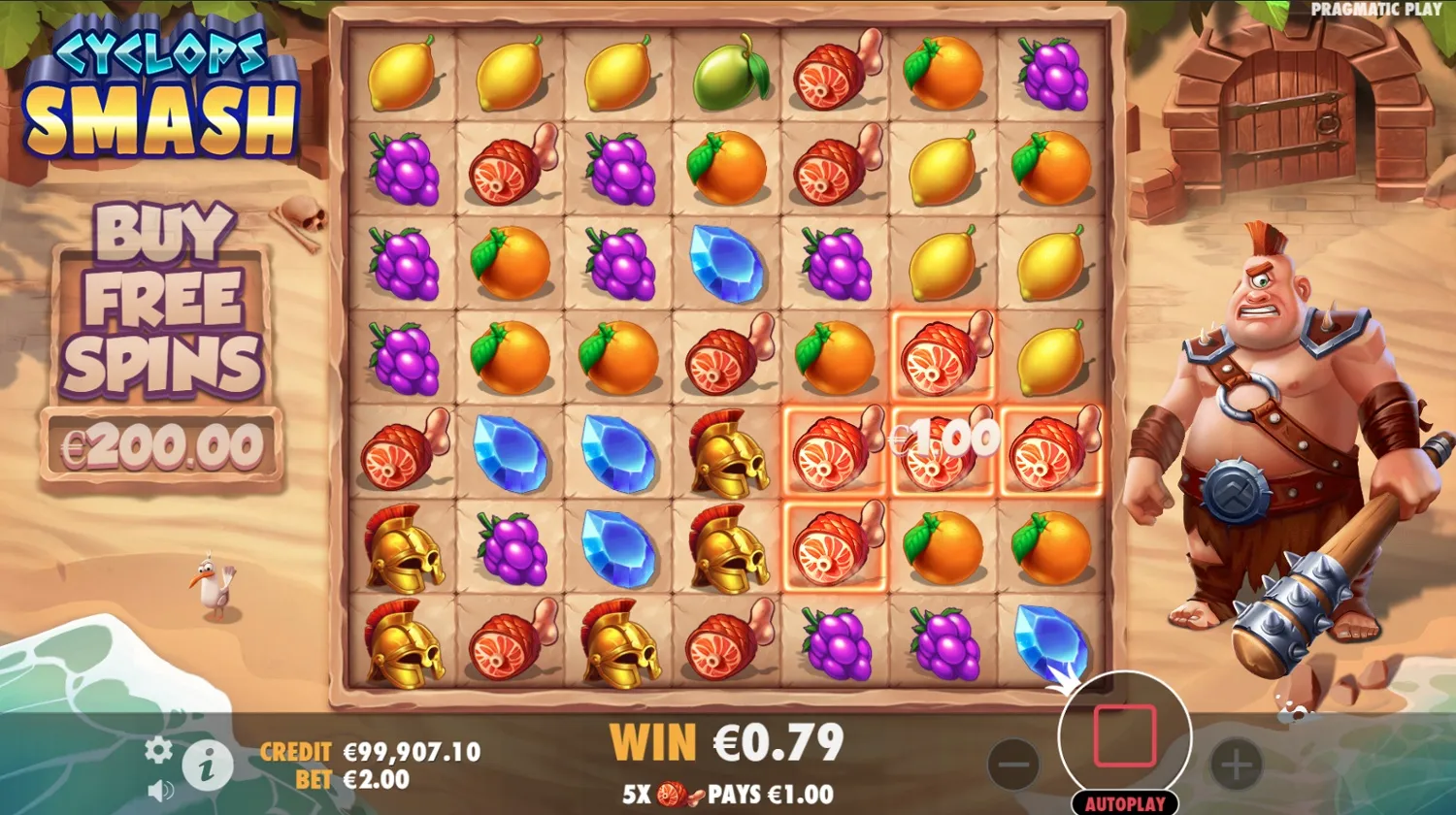Image resolution: width=1456 pixels, height=815 pixels.
Task: Click the Autoplay label under the spin button
Action: pyautogui.click(x=1124, y=802)
